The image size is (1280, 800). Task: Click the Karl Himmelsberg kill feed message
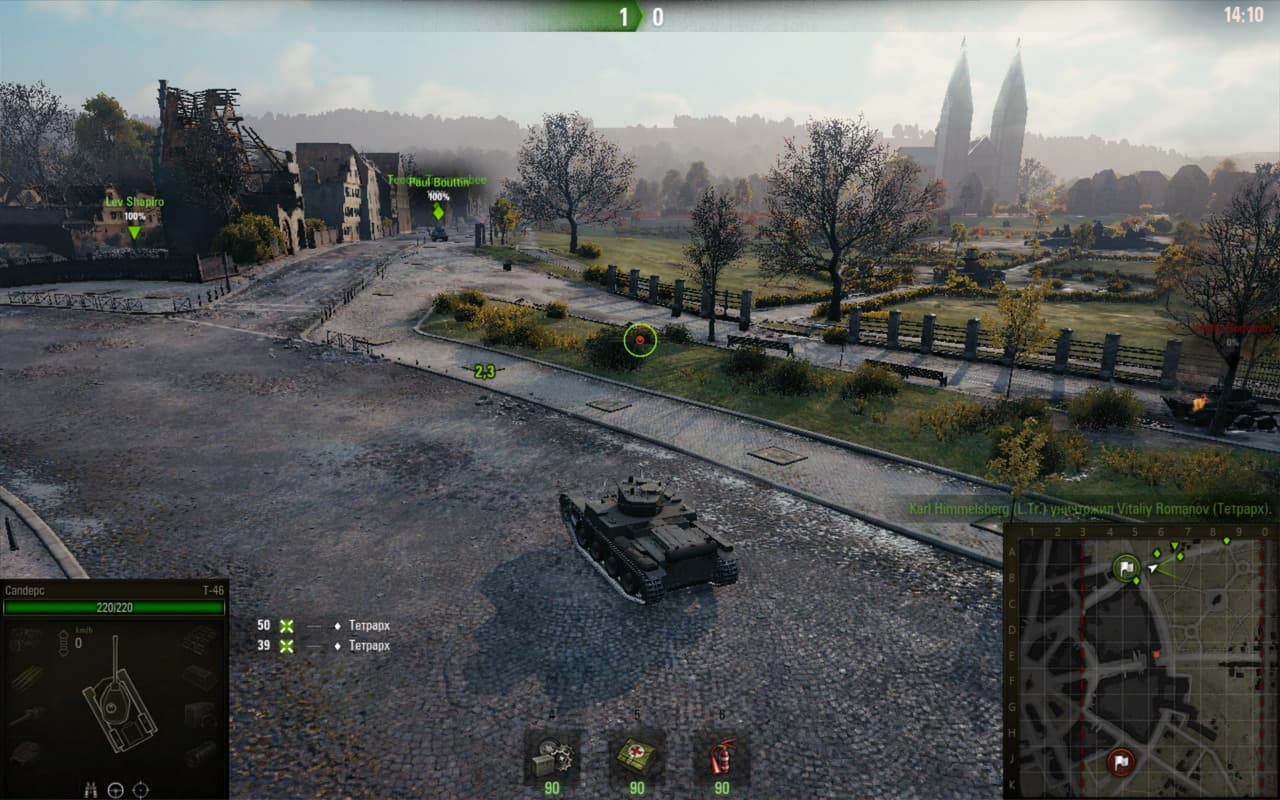click(1090, 508)
